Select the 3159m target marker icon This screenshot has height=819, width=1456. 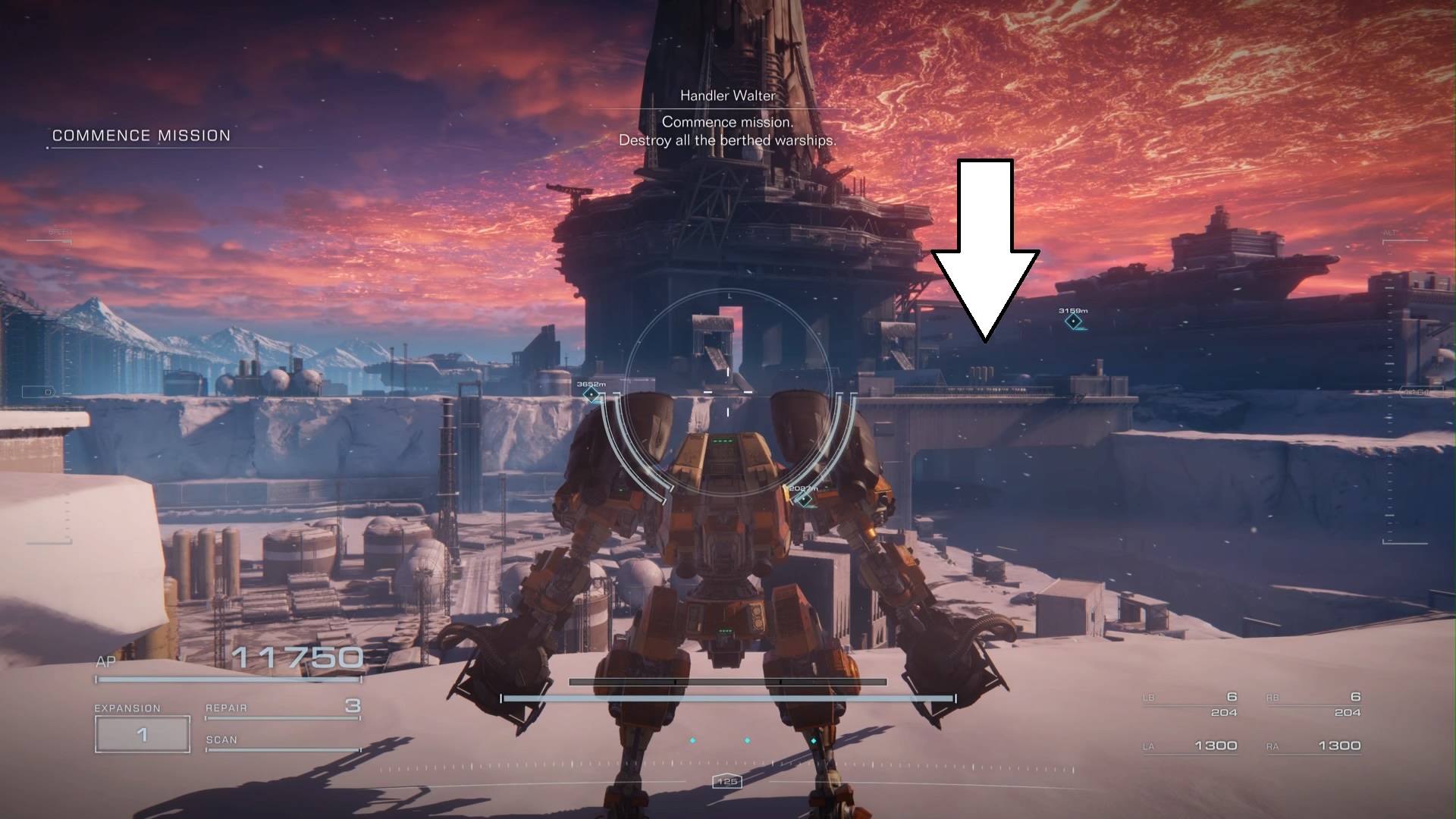[1072, 321]
